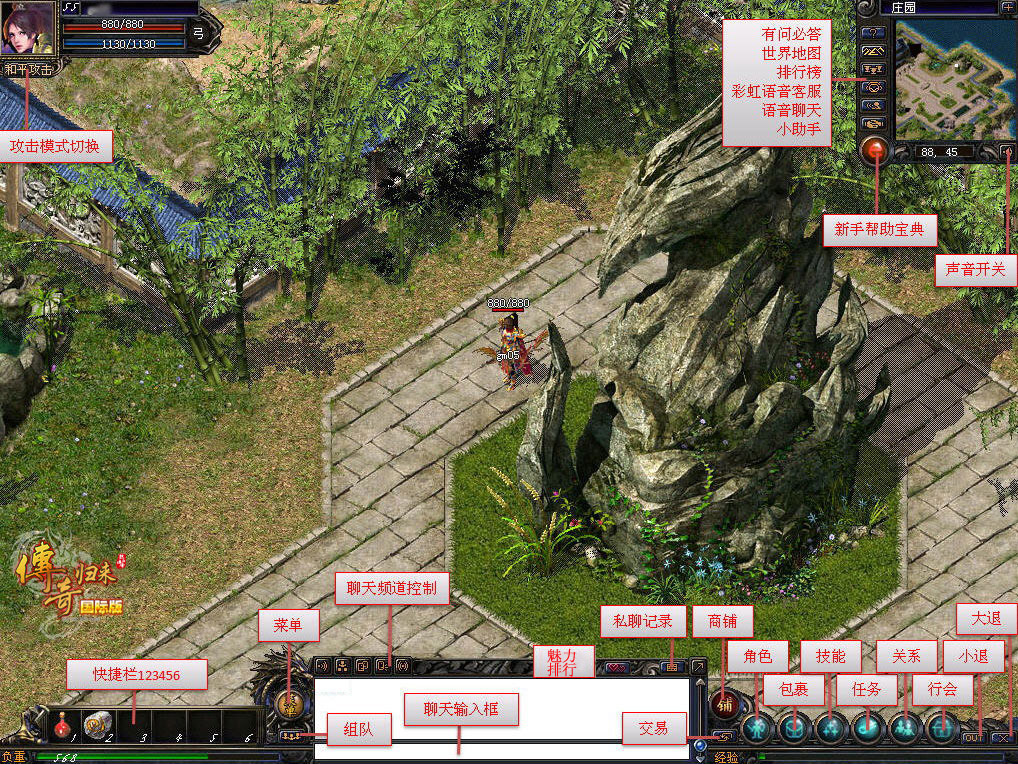Open the world map button beside minimap
This screenshot has width=1018, height=764.
[x=873, y=50]
